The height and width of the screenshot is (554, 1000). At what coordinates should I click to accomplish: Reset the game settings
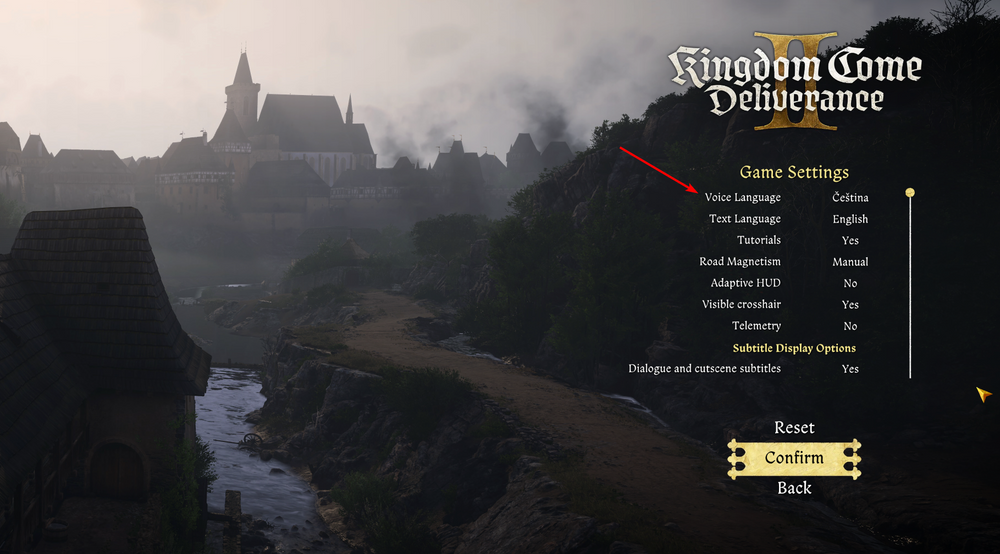[794, 428]
